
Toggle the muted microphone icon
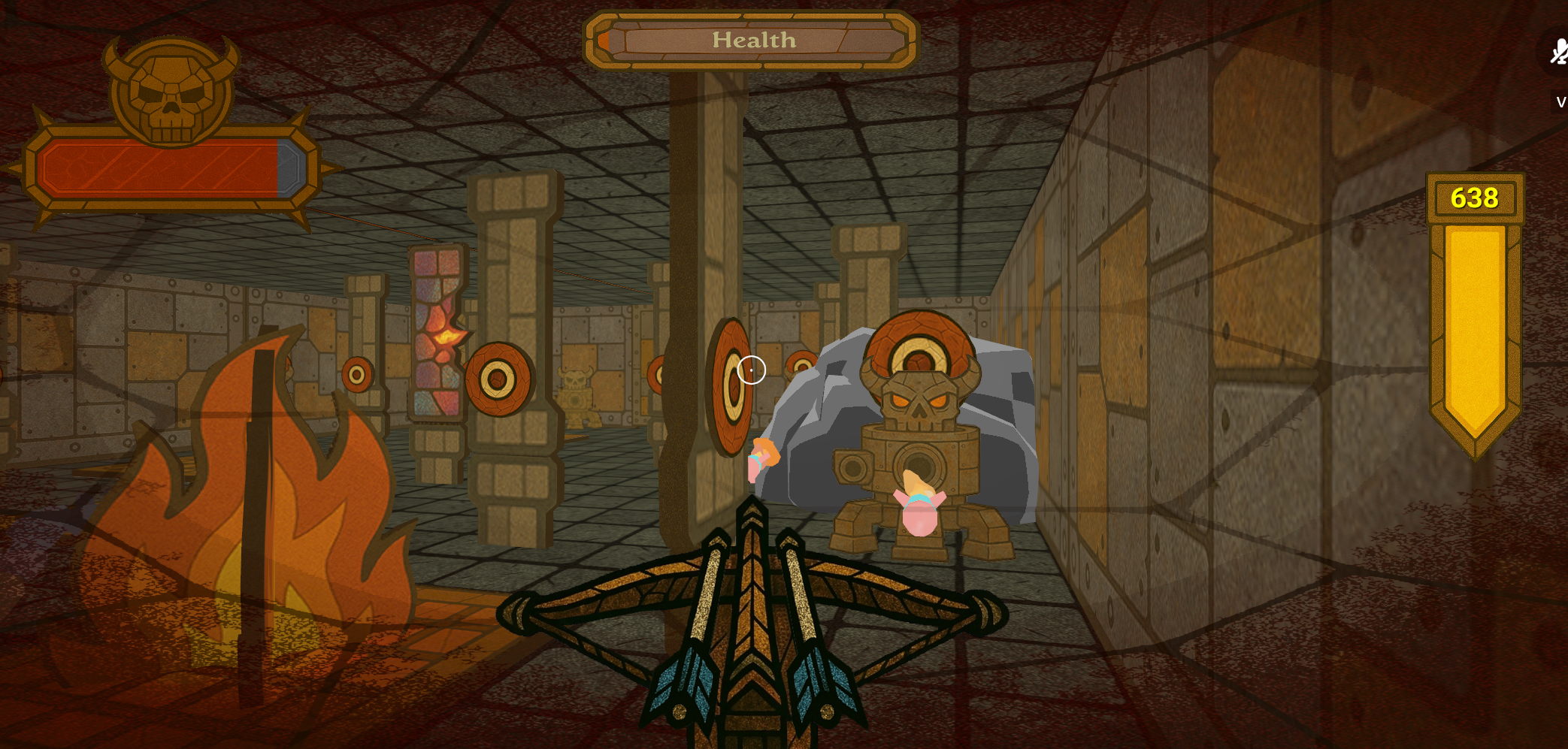click(1558, 53)
